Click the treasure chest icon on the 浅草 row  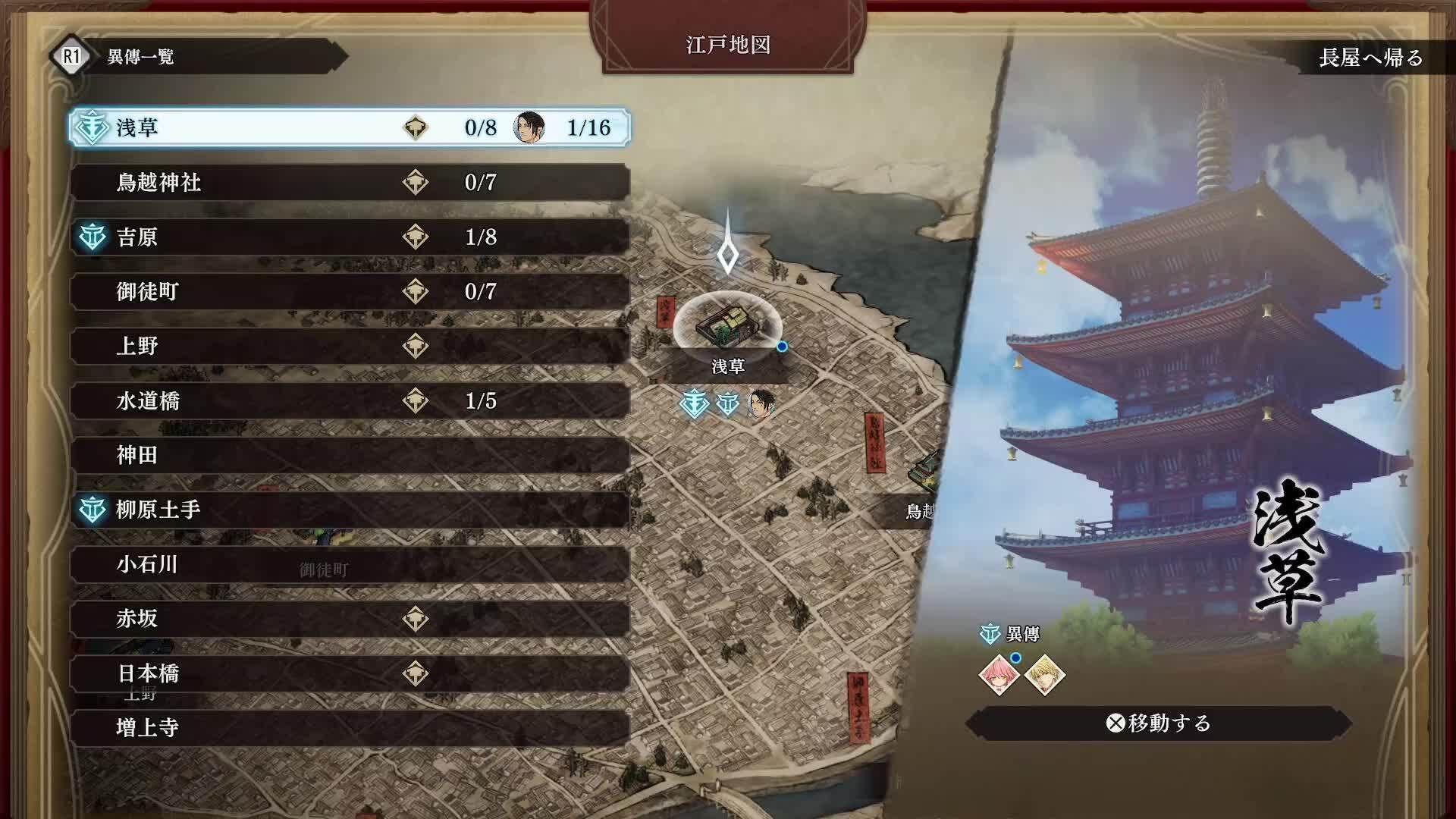[x=414, y=127]
